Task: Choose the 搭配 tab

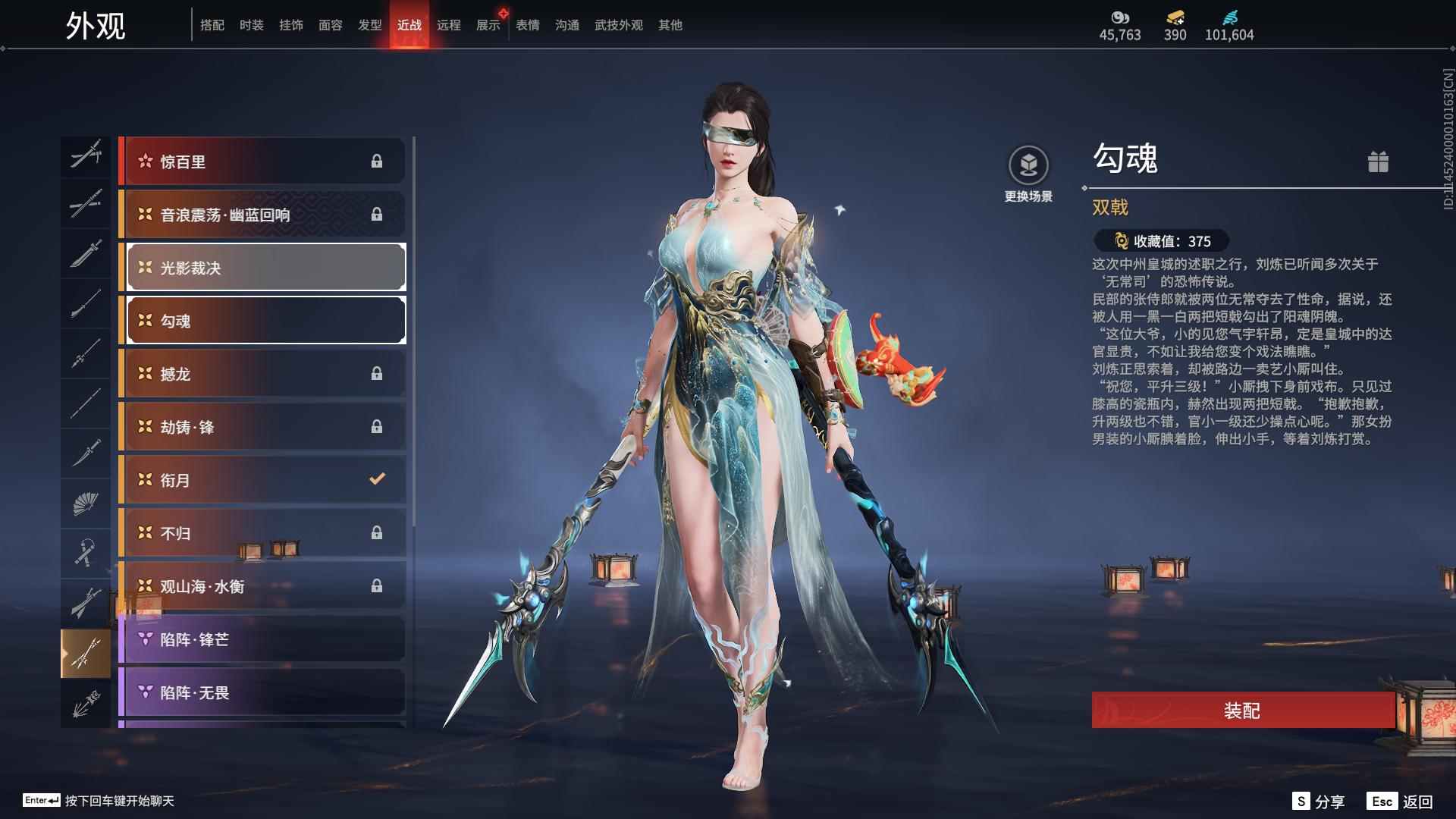Action: point(212,25)
